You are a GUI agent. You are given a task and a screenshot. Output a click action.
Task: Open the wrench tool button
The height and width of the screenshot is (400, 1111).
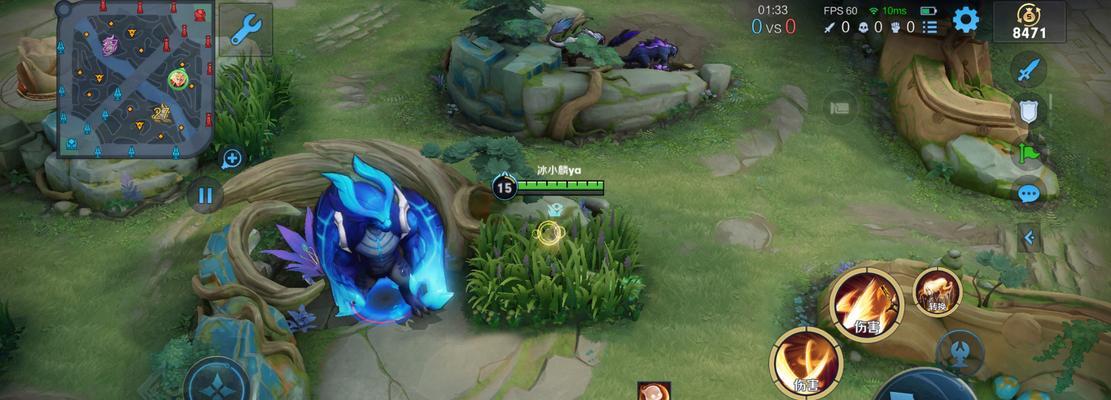(x=245, y=28)
